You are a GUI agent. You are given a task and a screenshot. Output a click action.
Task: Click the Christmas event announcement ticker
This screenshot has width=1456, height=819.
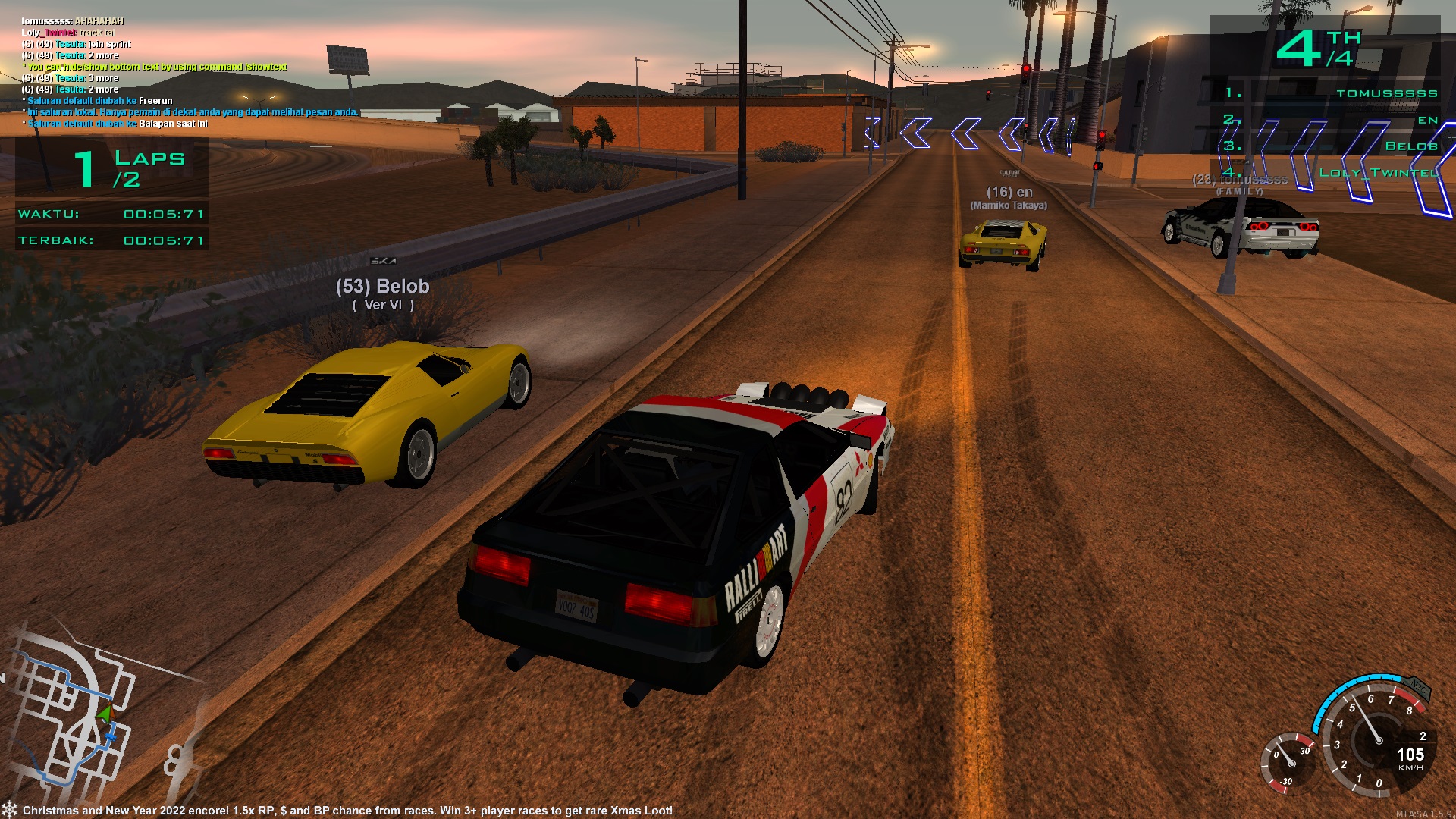(347, 810)
